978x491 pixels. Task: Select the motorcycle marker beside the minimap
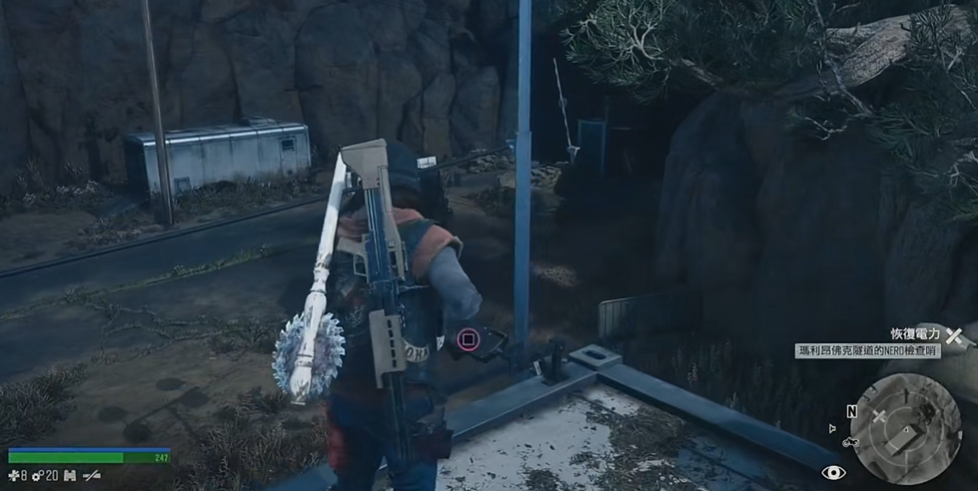tap(851, 441)
